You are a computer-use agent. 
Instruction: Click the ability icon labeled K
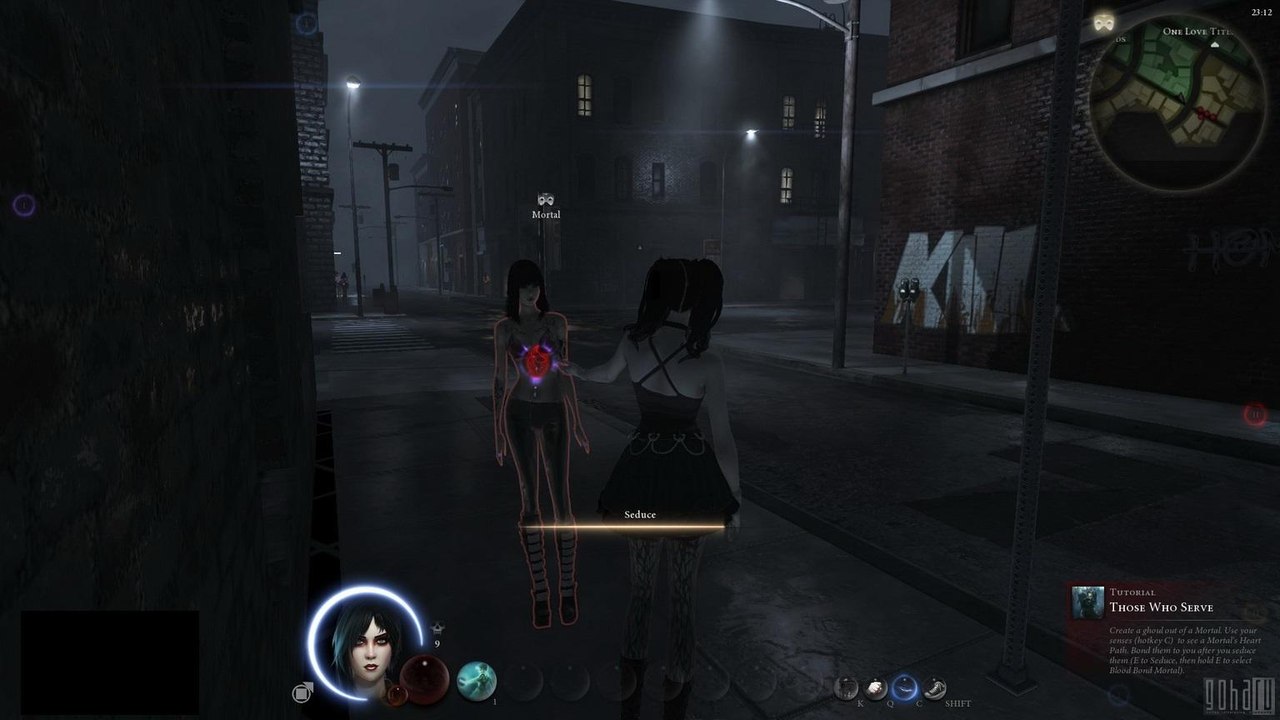[x=847, y=687]
